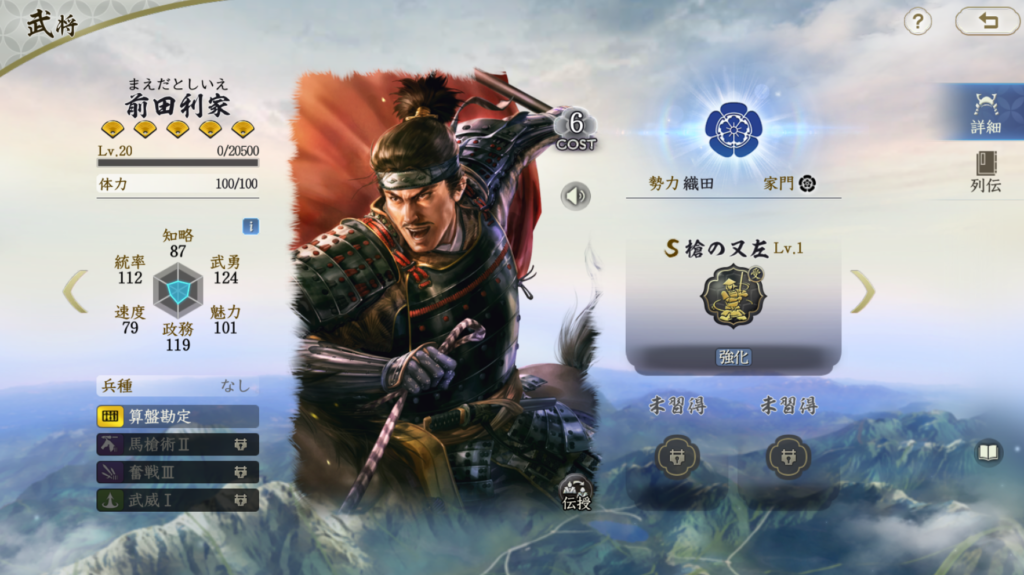The width and height of the screenshot is (1024, 575).
Task: Select the locked 奮戦Ⅲ trait row
Action: (177, 472)
